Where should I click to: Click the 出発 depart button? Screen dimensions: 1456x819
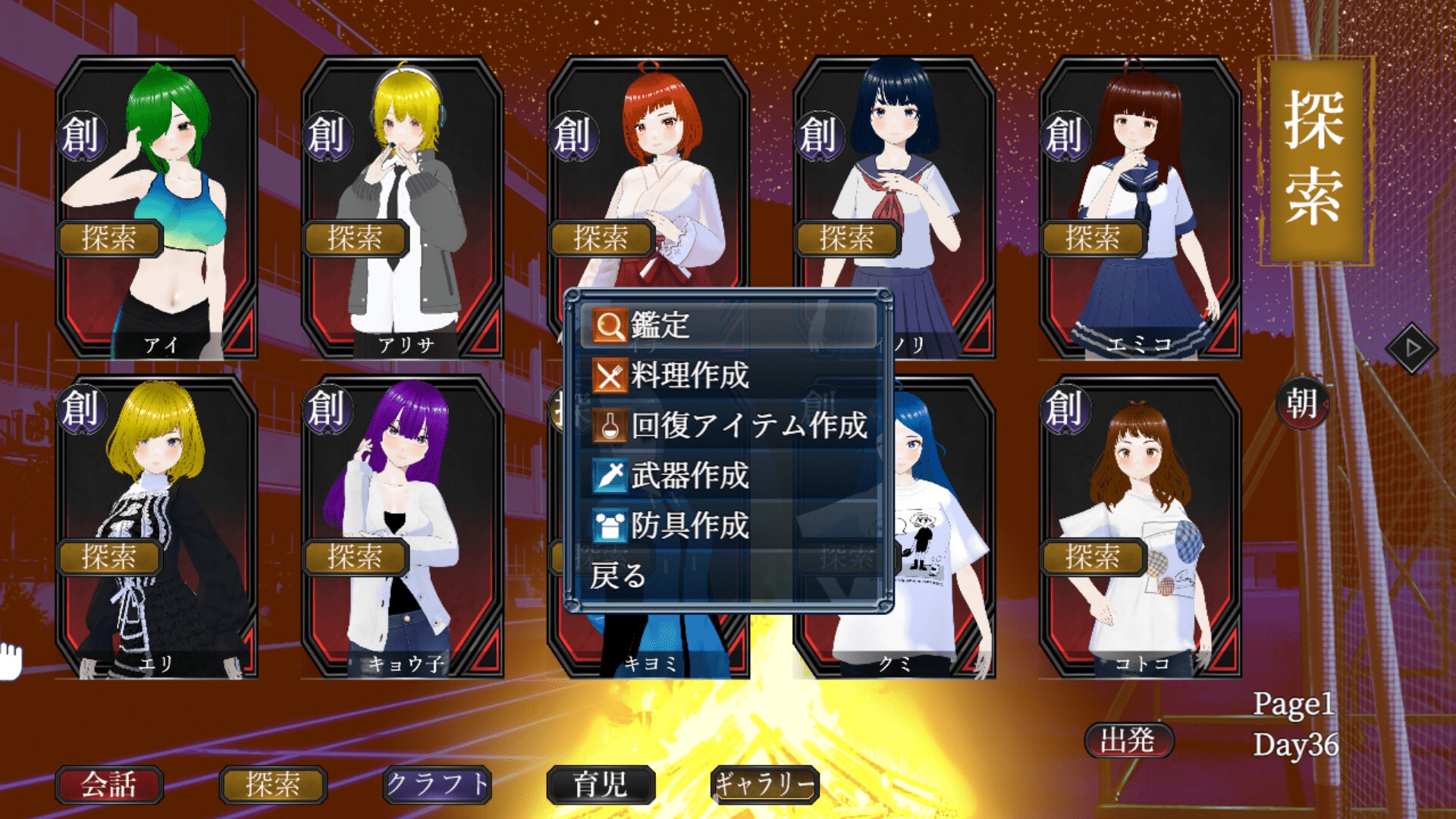tap(1128, 740)
